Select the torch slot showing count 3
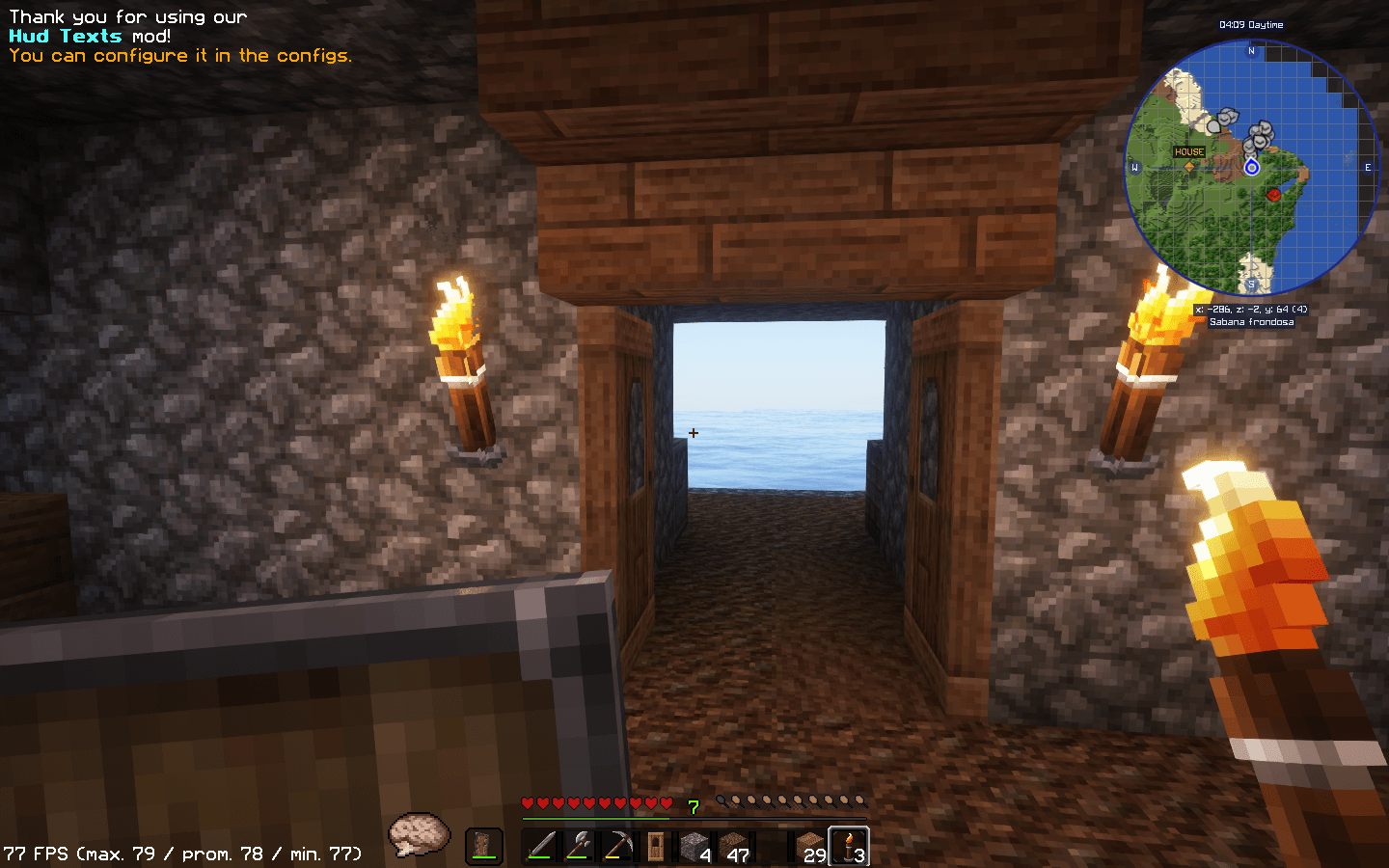The image size is (1389, 868). tap(849, 847)
